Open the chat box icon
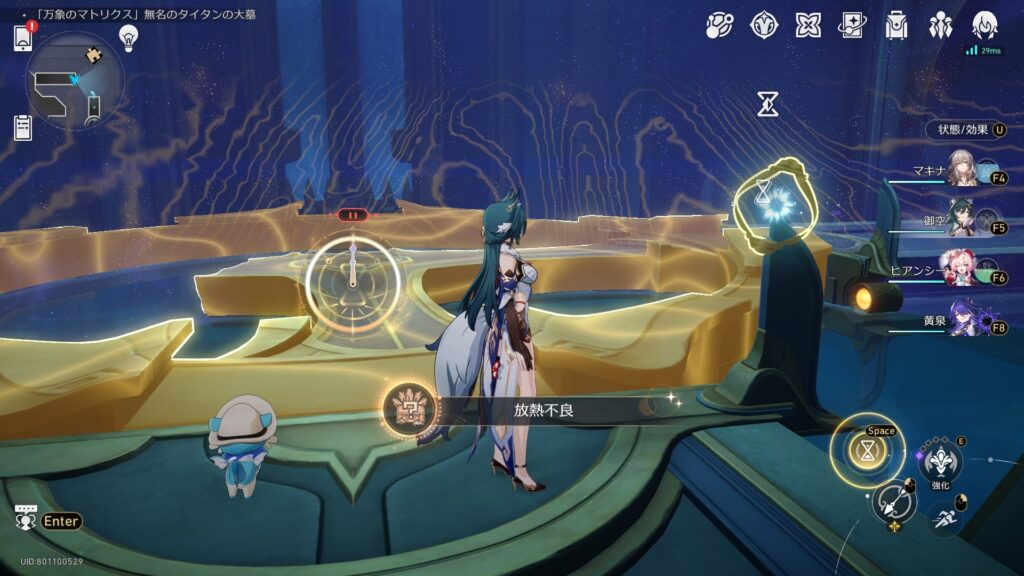 tap(27, 519)
